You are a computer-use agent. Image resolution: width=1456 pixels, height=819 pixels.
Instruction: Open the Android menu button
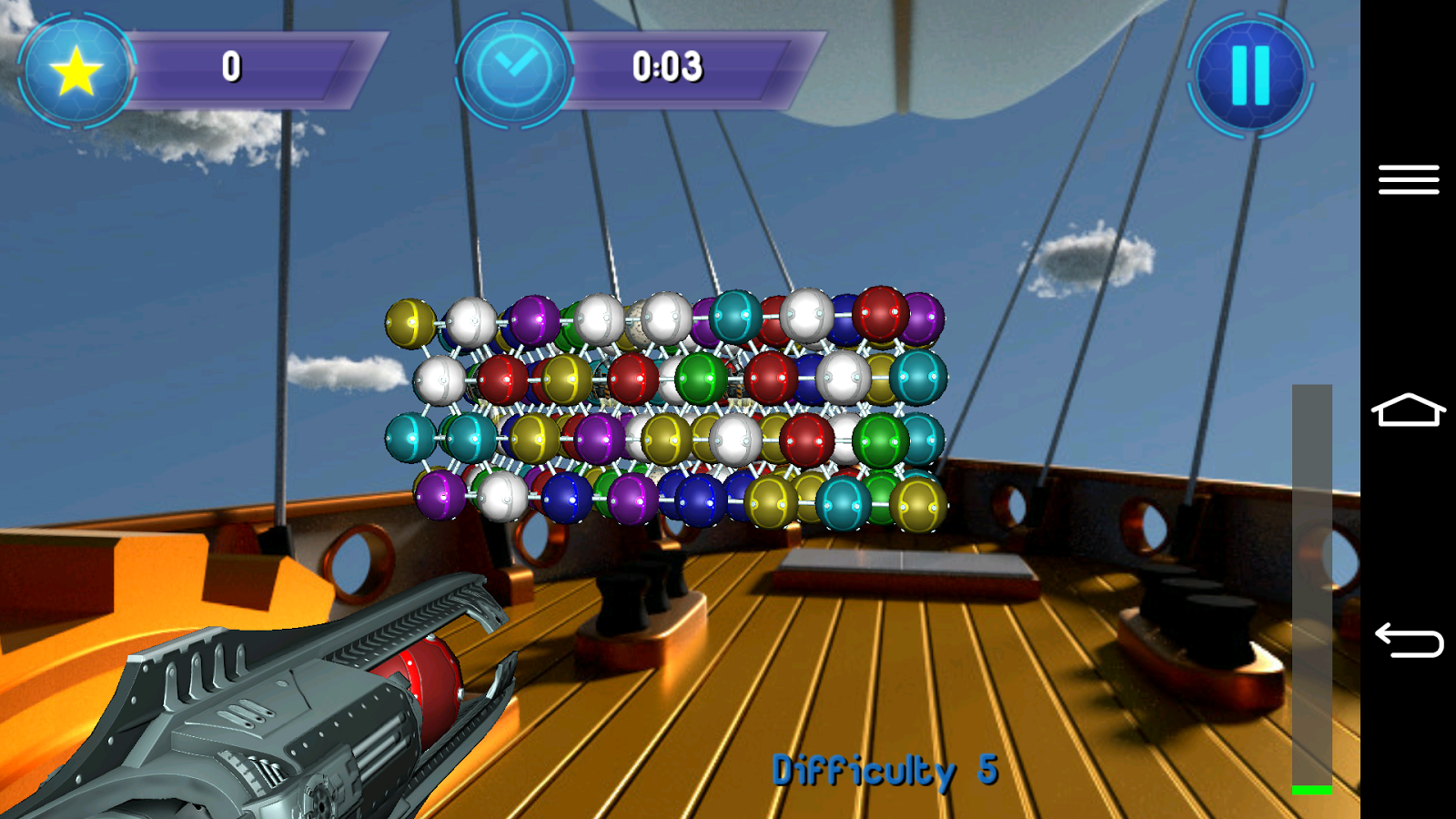coord(1408,179)
